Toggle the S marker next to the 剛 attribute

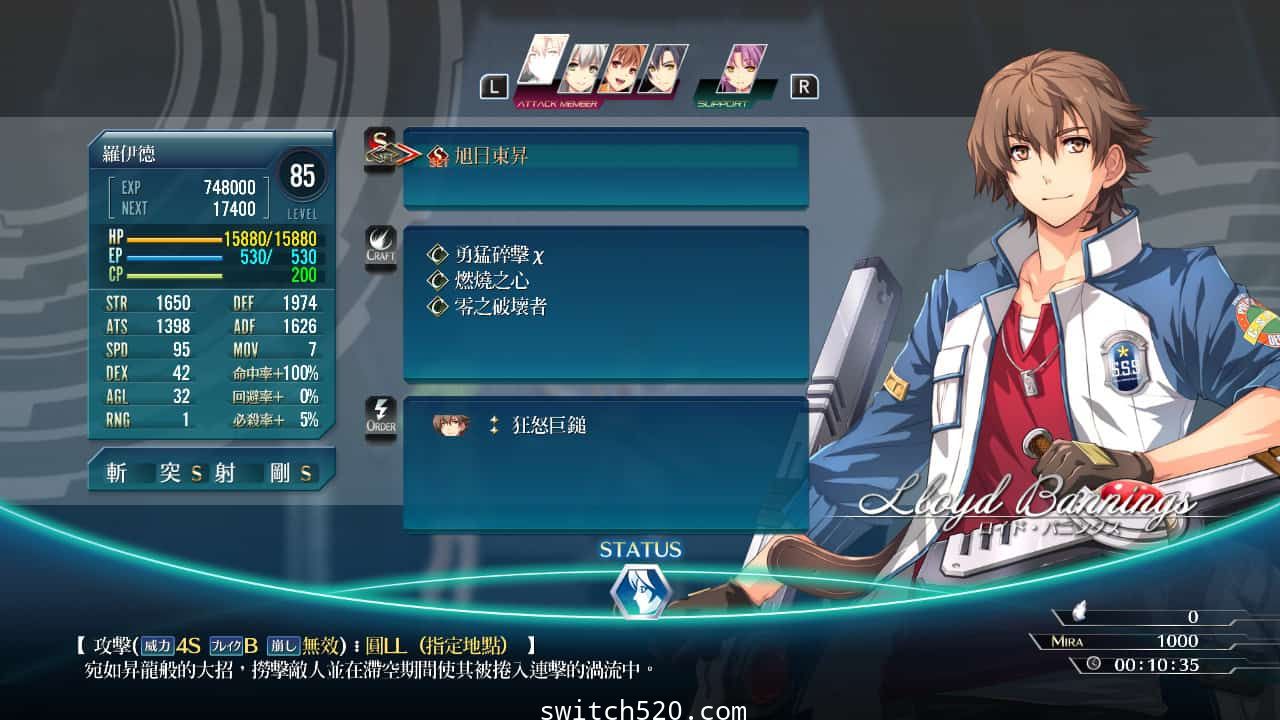(305, 471)
